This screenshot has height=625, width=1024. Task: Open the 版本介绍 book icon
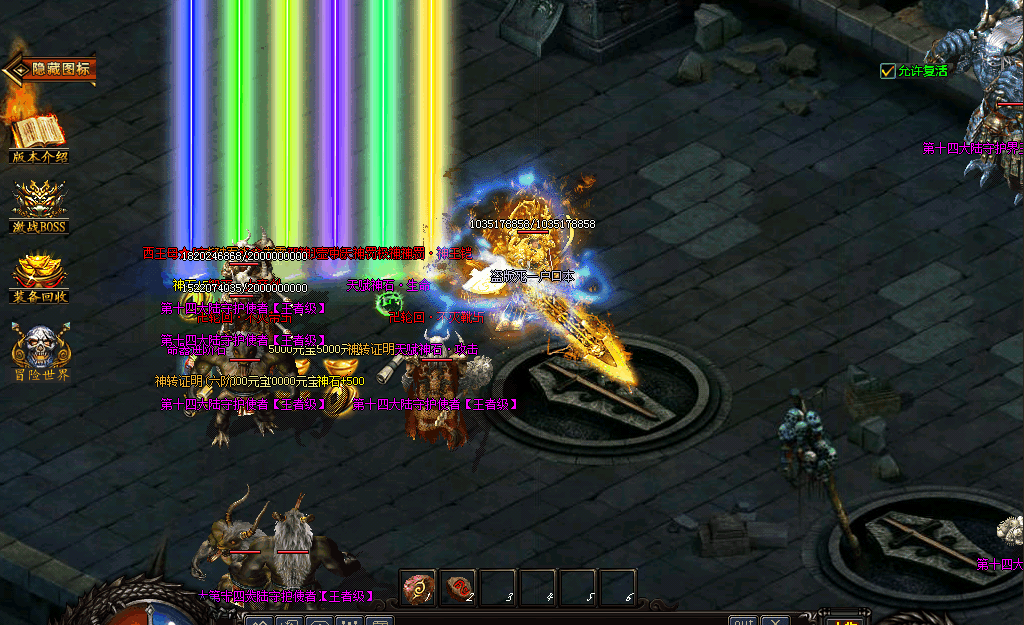(38, 133)
